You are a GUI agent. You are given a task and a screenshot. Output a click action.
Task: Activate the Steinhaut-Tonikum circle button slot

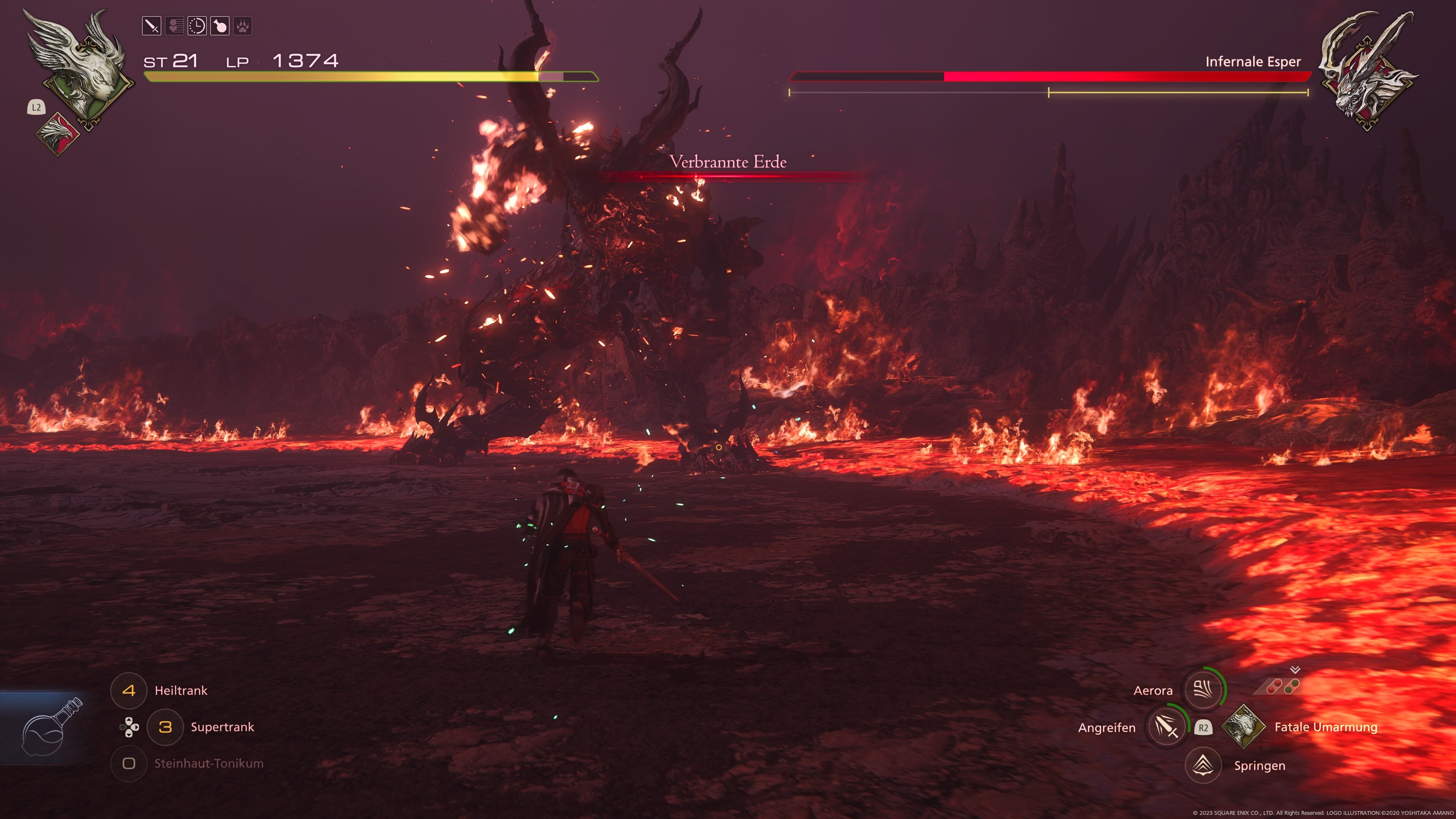129,764
